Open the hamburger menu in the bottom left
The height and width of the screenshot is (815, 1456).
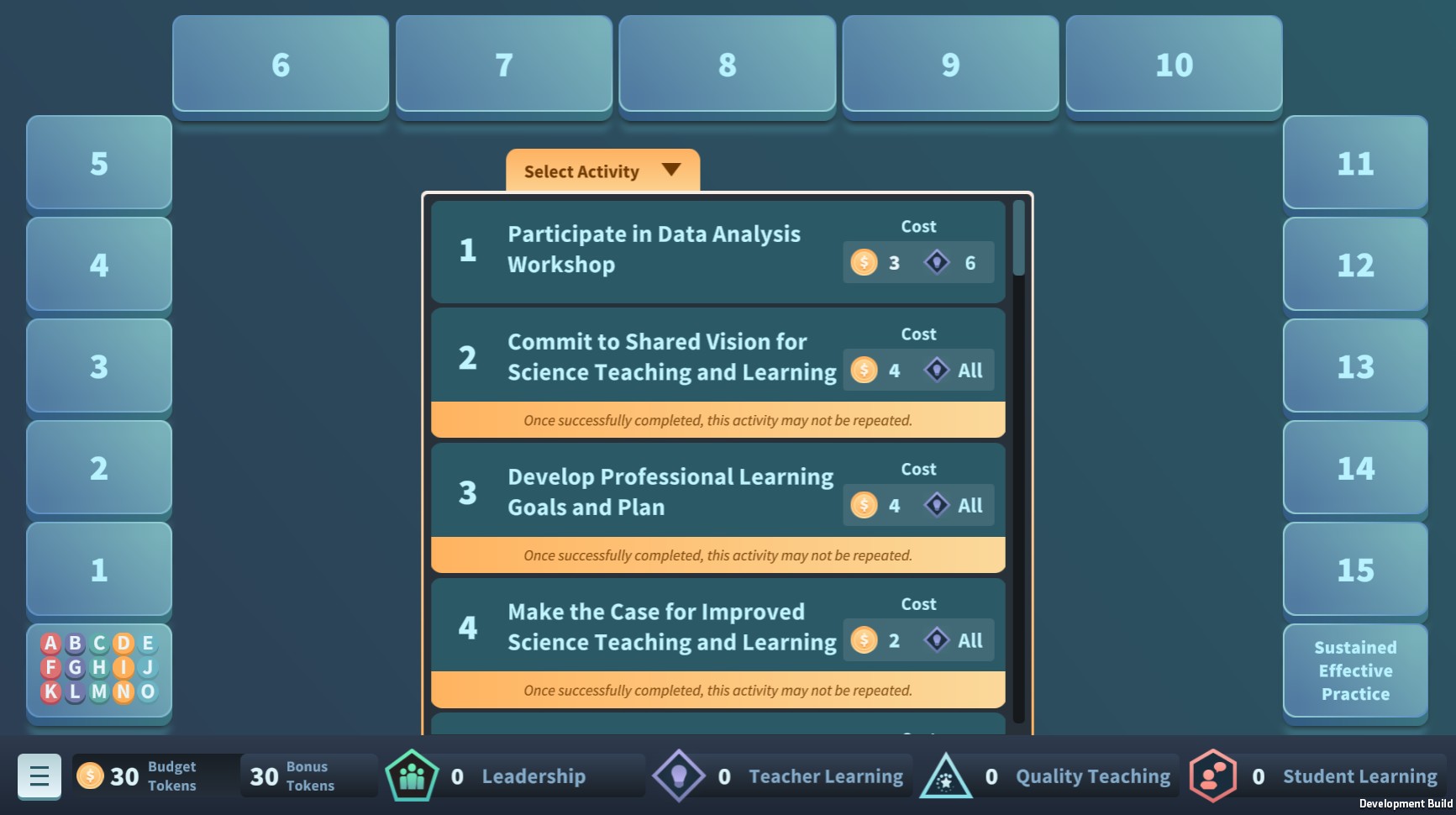point(39,776)
